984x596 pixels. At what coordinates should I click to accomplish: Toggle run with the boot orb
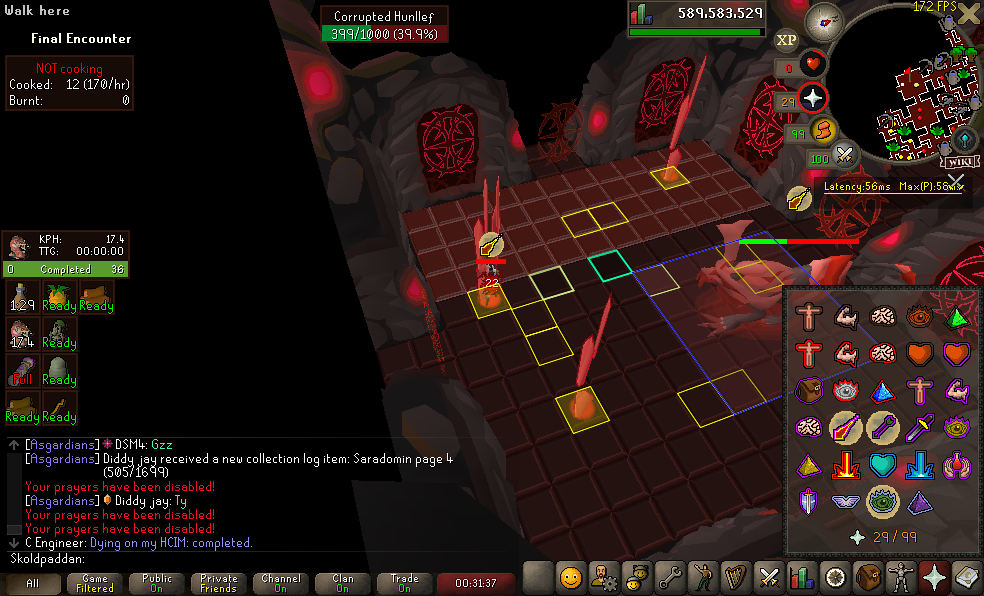(x=822, y=131)
